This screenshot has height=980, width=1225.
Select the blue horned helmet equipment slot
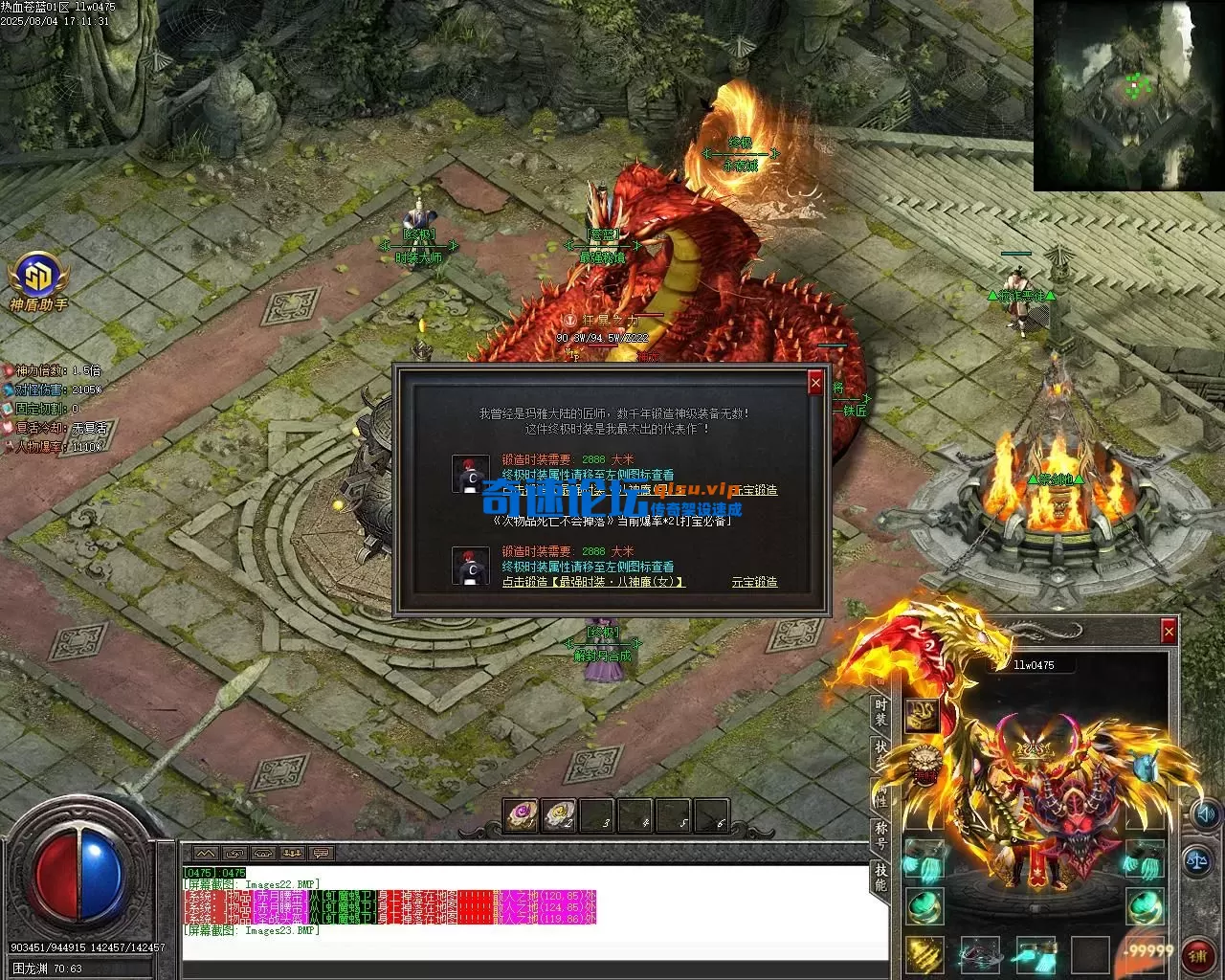click(1145, 766)
